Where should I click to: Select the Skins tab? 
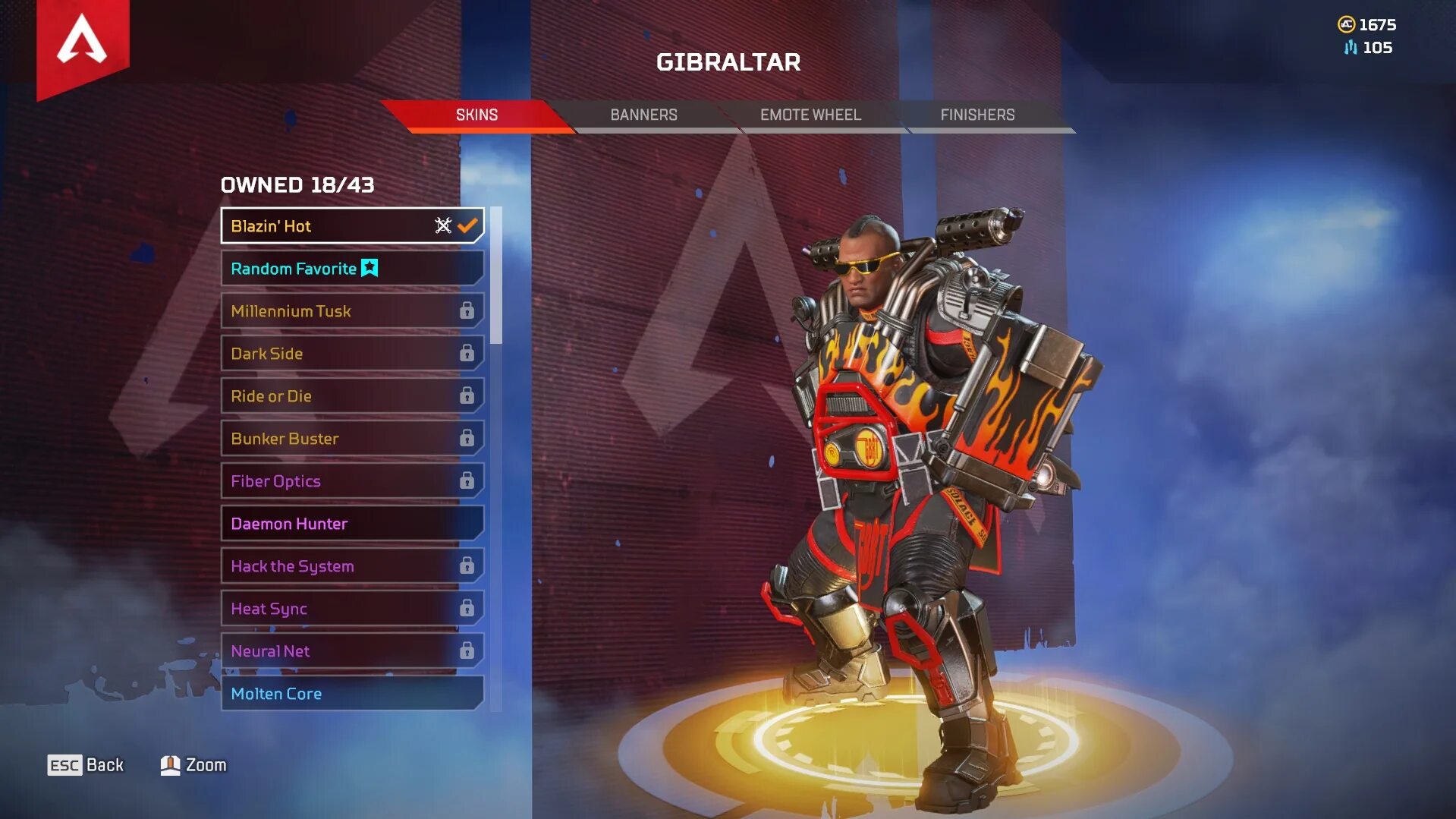pos(476,115)
